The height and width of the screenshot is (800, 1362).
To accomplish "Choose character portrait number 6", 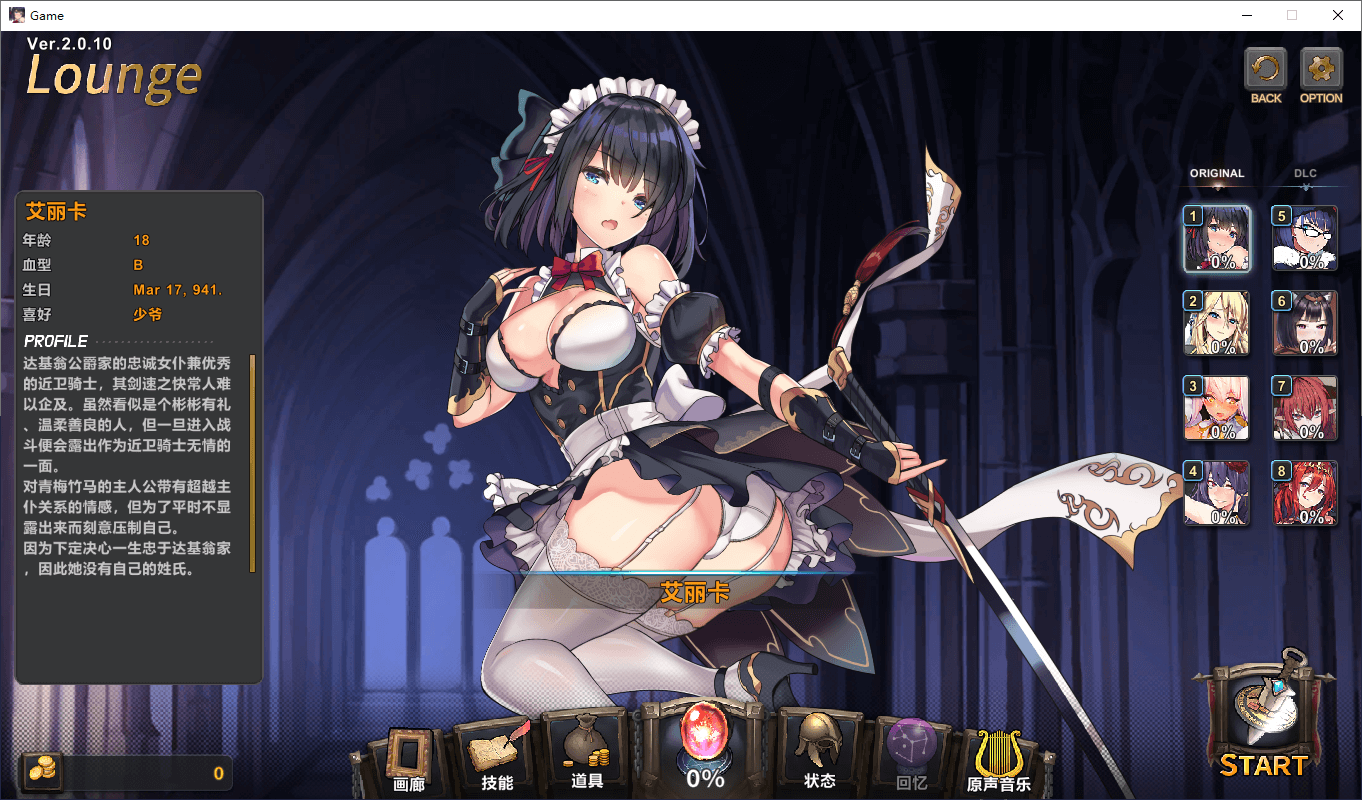I will pos(1305,324).
